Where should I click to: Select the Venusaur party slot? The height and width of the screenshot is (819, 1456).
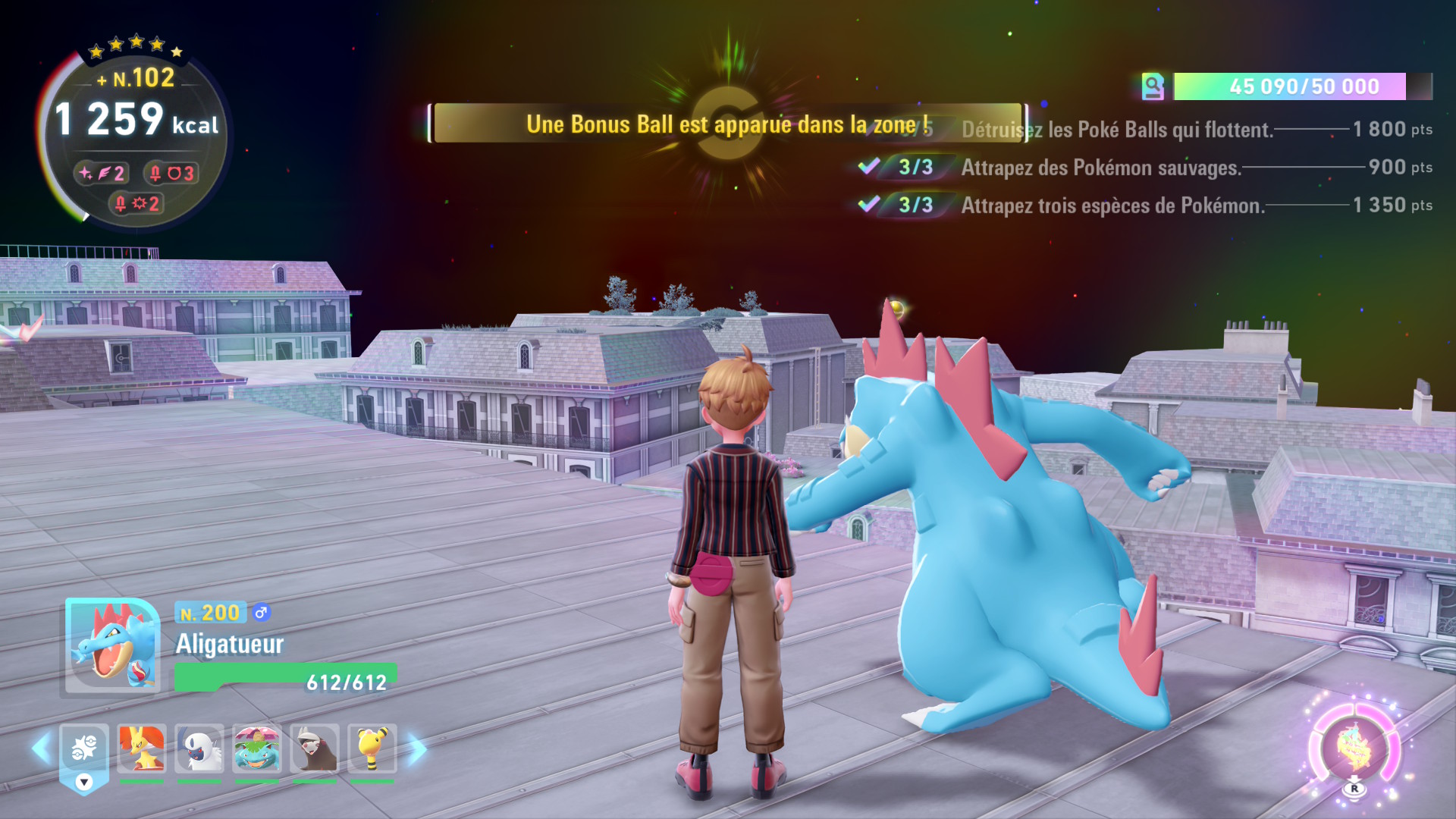coord(257,748)
